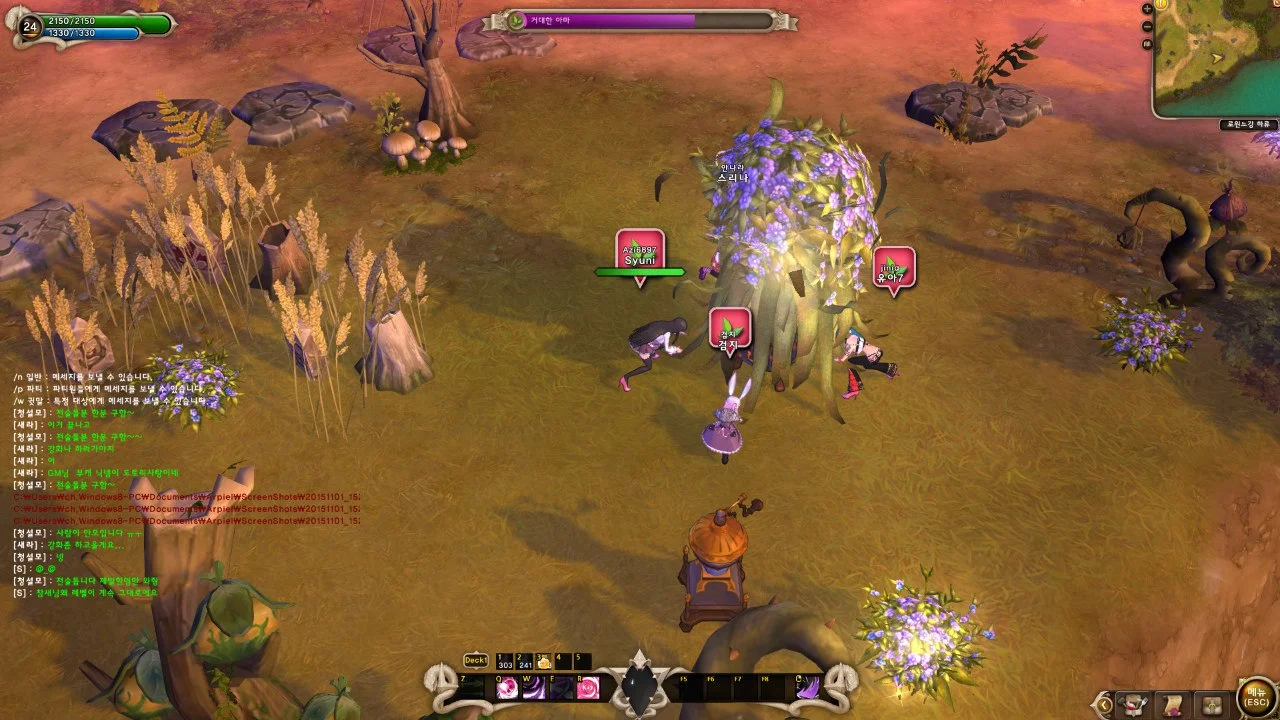Use the item in quick slot 2
The height and width of the screenshot is (720, 1280).
(525, 661)
